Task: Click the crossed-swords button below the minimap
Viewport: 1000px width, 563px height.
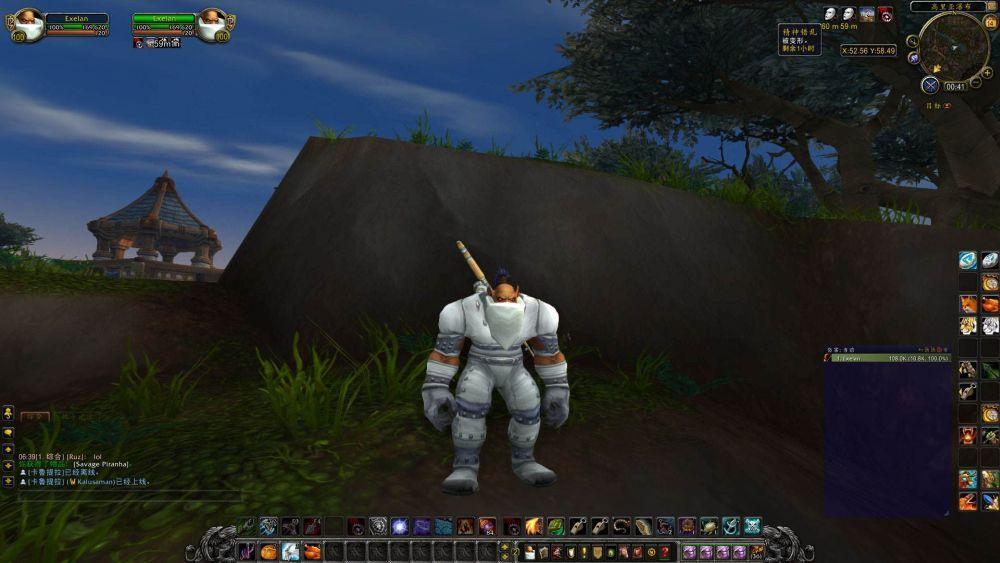Action: (x=931, y=85)
